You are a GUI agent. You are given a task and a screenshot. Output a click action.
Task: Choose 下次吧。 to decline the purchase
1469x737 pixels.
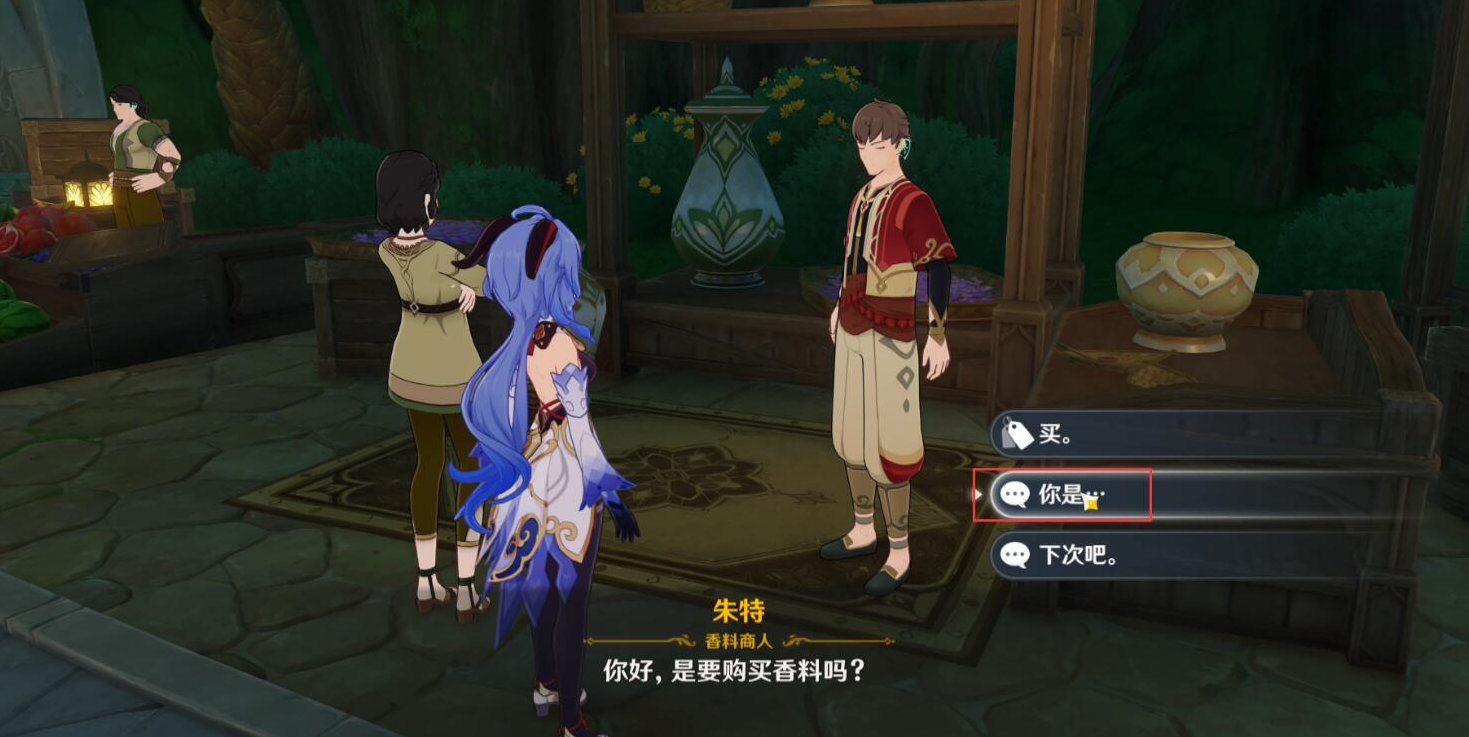1068,557
